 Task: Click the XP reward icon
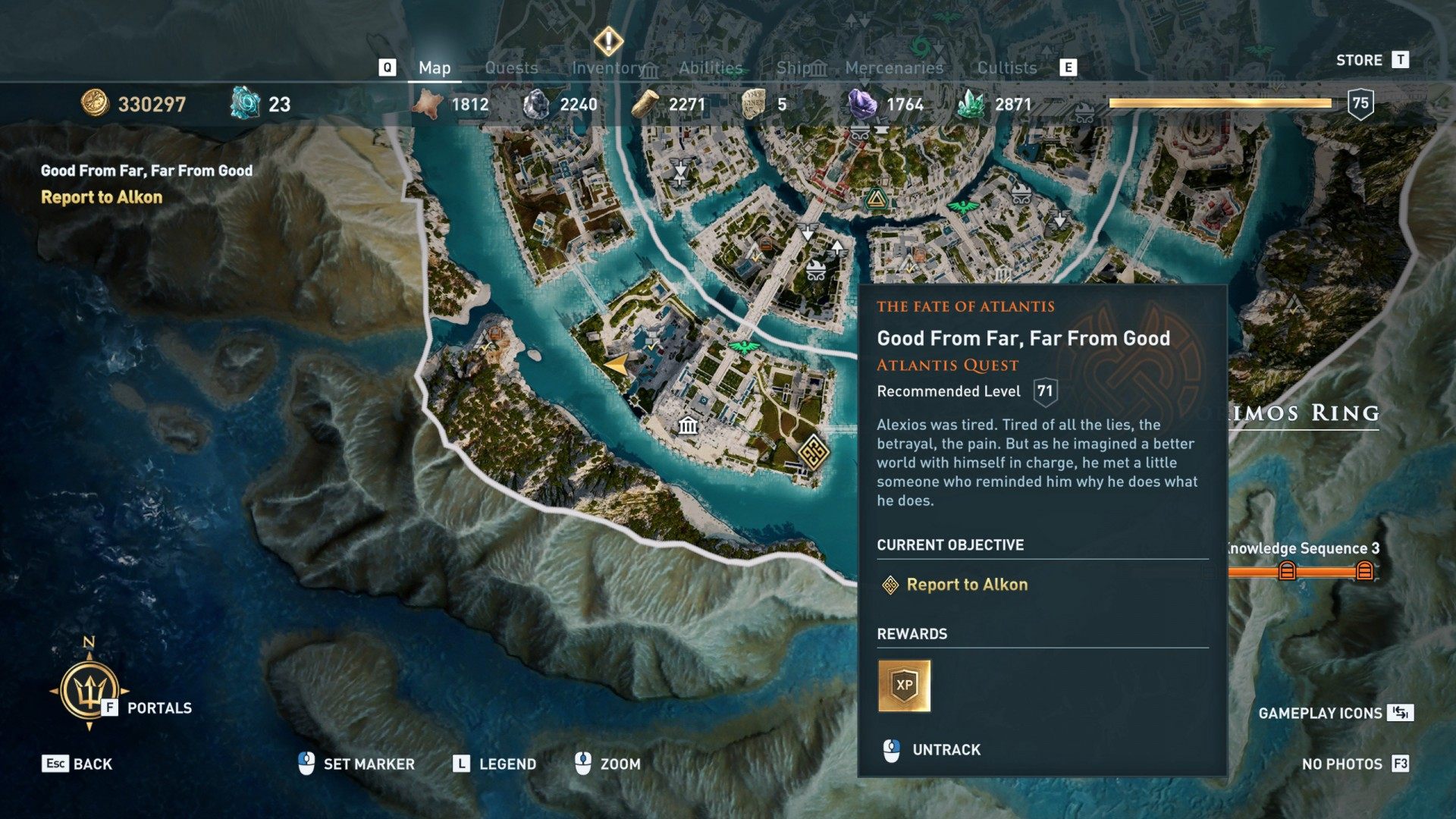[x=904, y=686]
